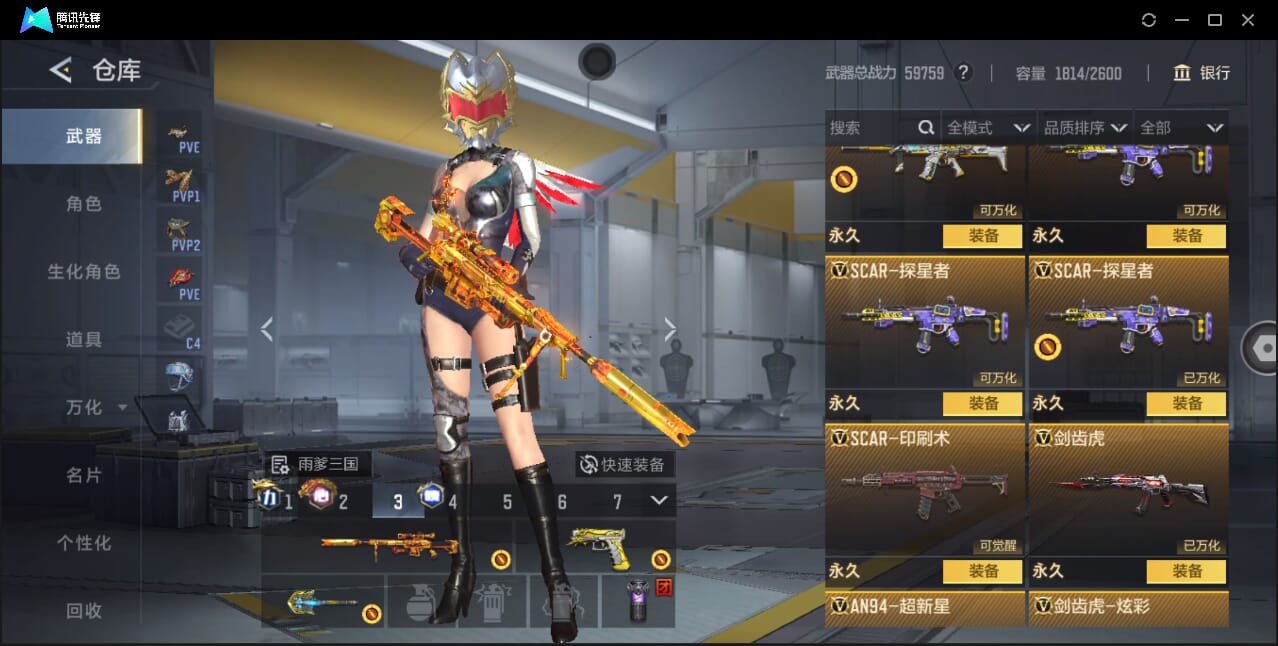Open the 回收 recycle tab

[84, 610]
